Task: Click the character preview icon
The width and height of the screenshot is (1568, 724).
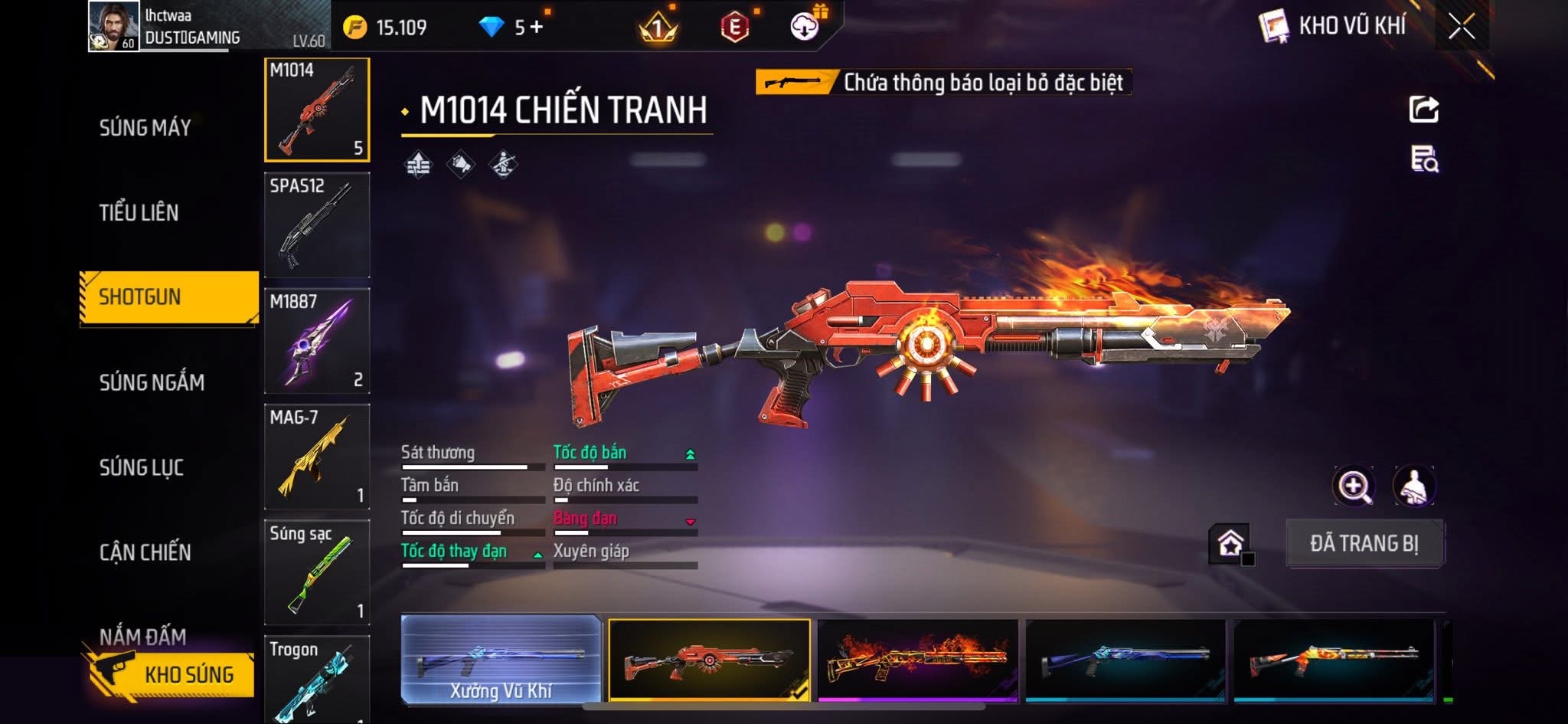Action: tap(1413, 486)
